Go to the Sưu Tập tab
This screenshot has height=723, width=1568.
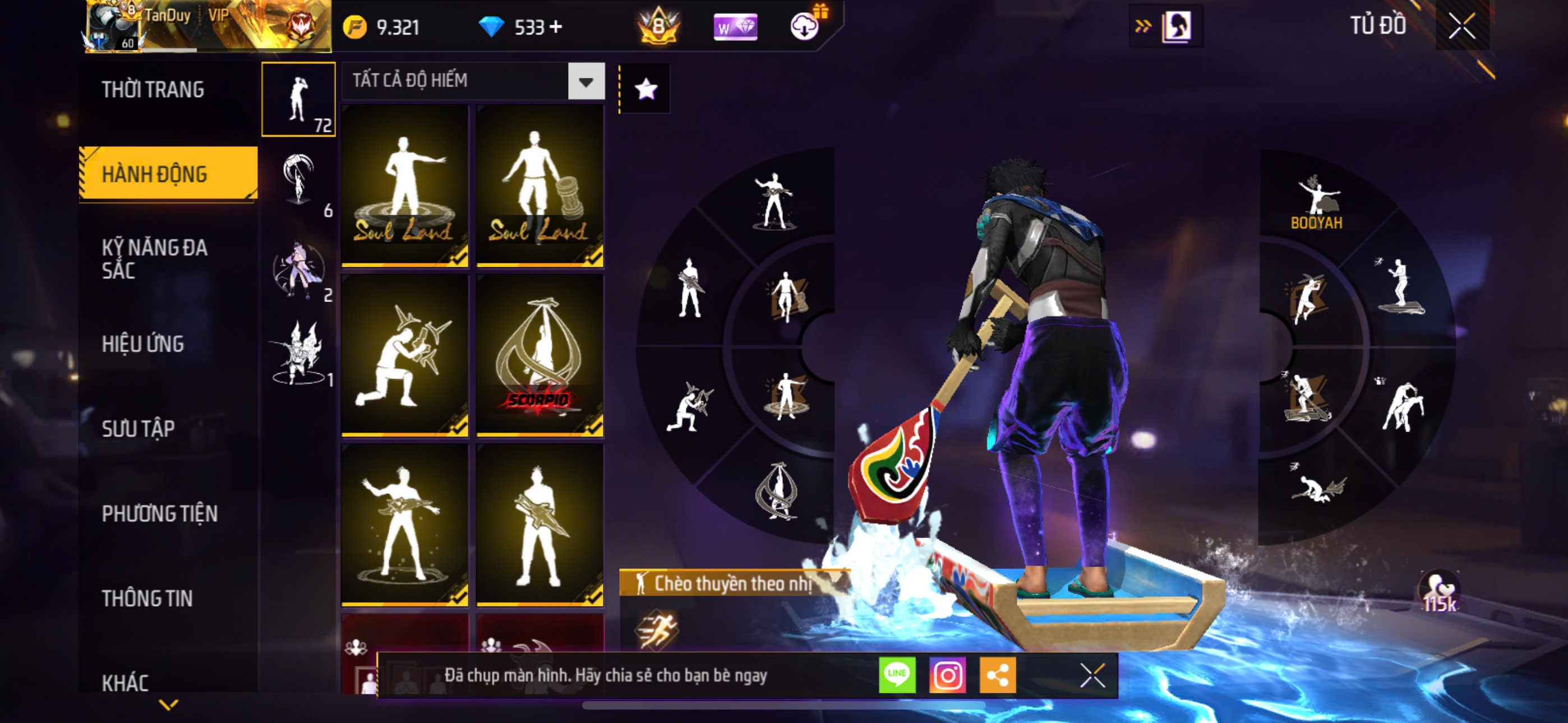pyautogui.click(x=138, y=428)
